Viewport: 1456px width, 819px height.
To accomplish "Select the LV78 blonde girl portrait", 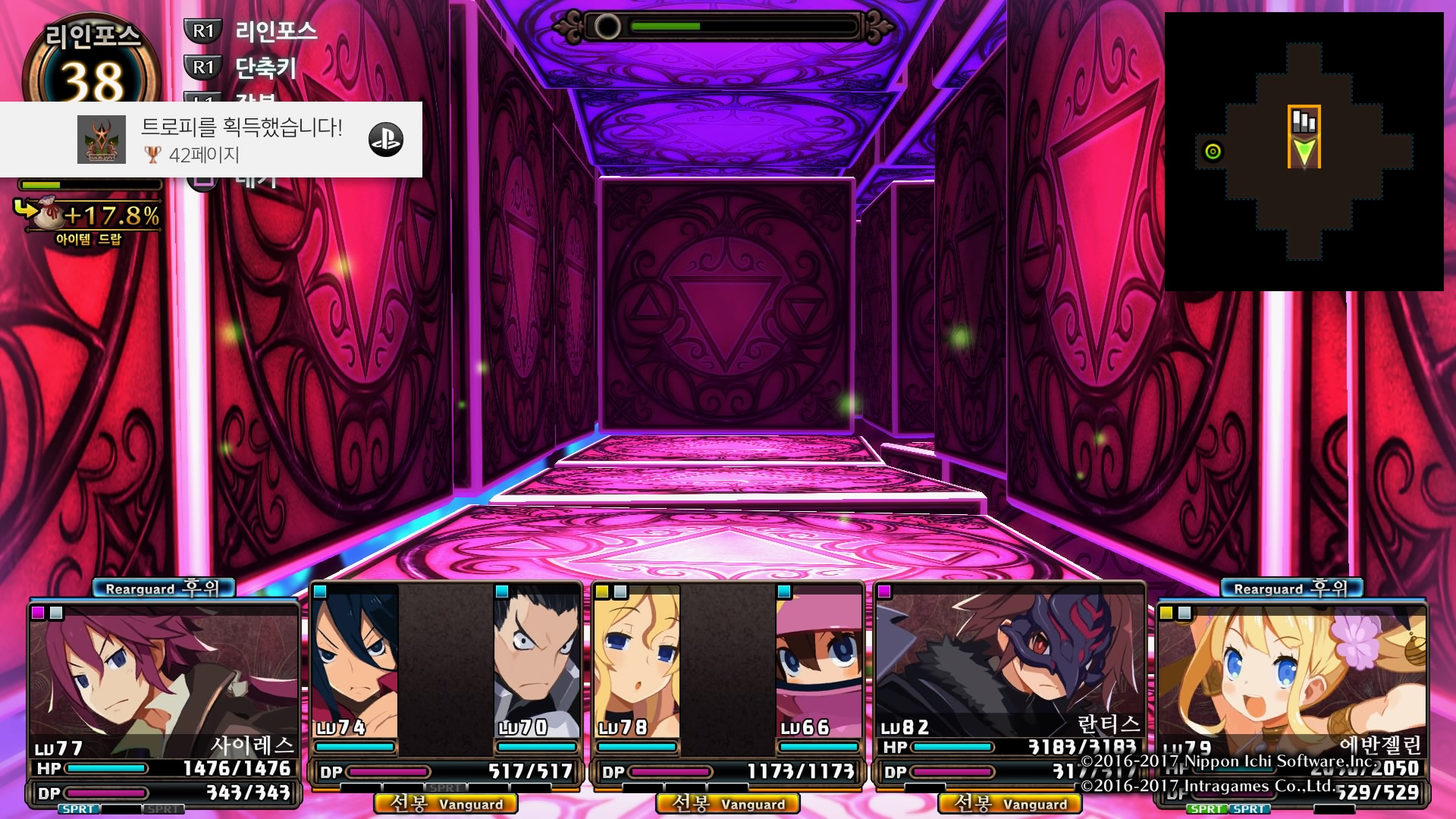I will pos(637,660).
